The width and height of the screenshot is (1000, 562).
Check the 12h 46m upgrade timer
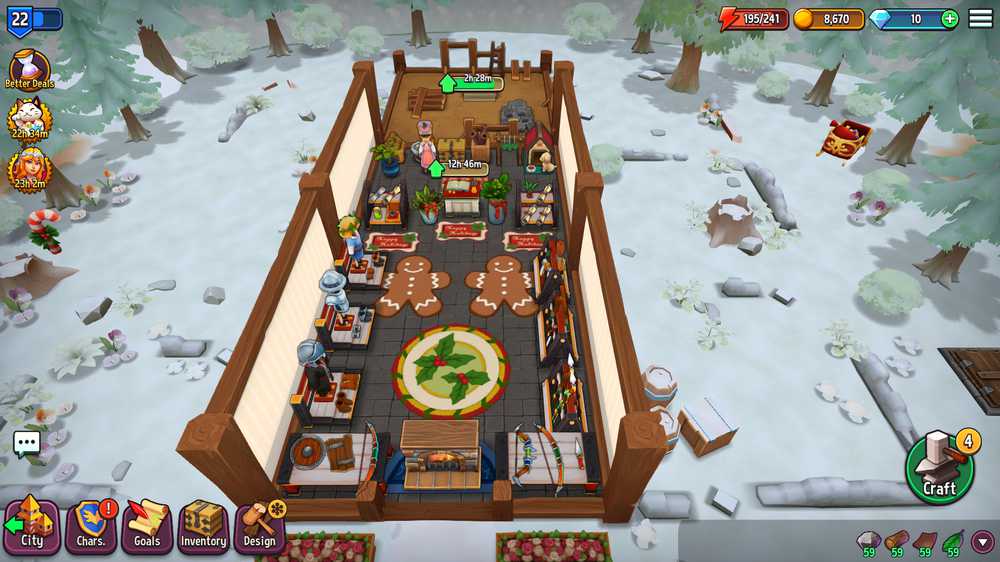[460, 165]
